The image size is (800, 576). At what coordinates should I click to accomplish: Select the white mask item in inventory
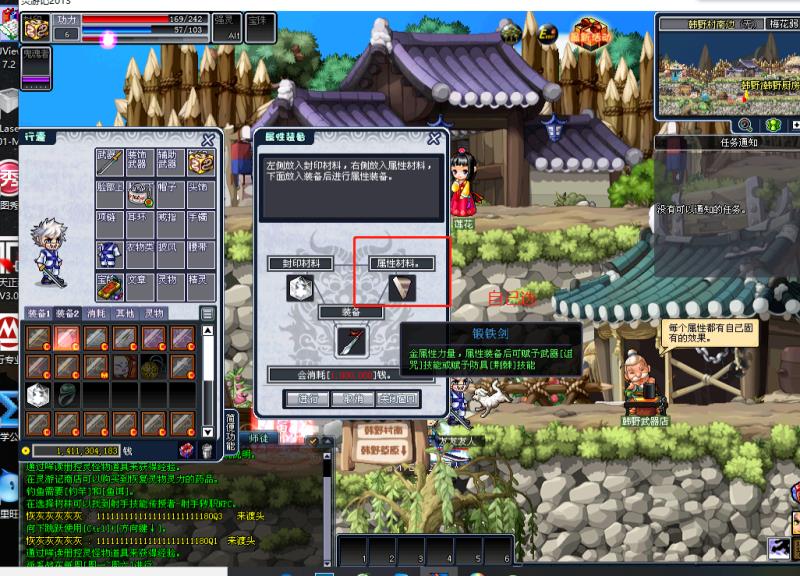[x=124, y=366]
